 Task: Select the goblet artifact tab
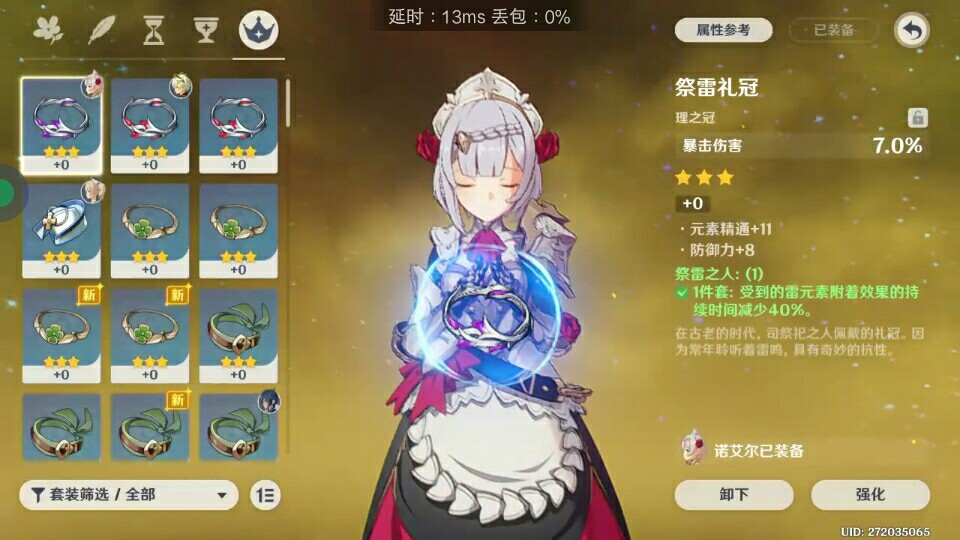pyautogui.click(x=206, y=30)
